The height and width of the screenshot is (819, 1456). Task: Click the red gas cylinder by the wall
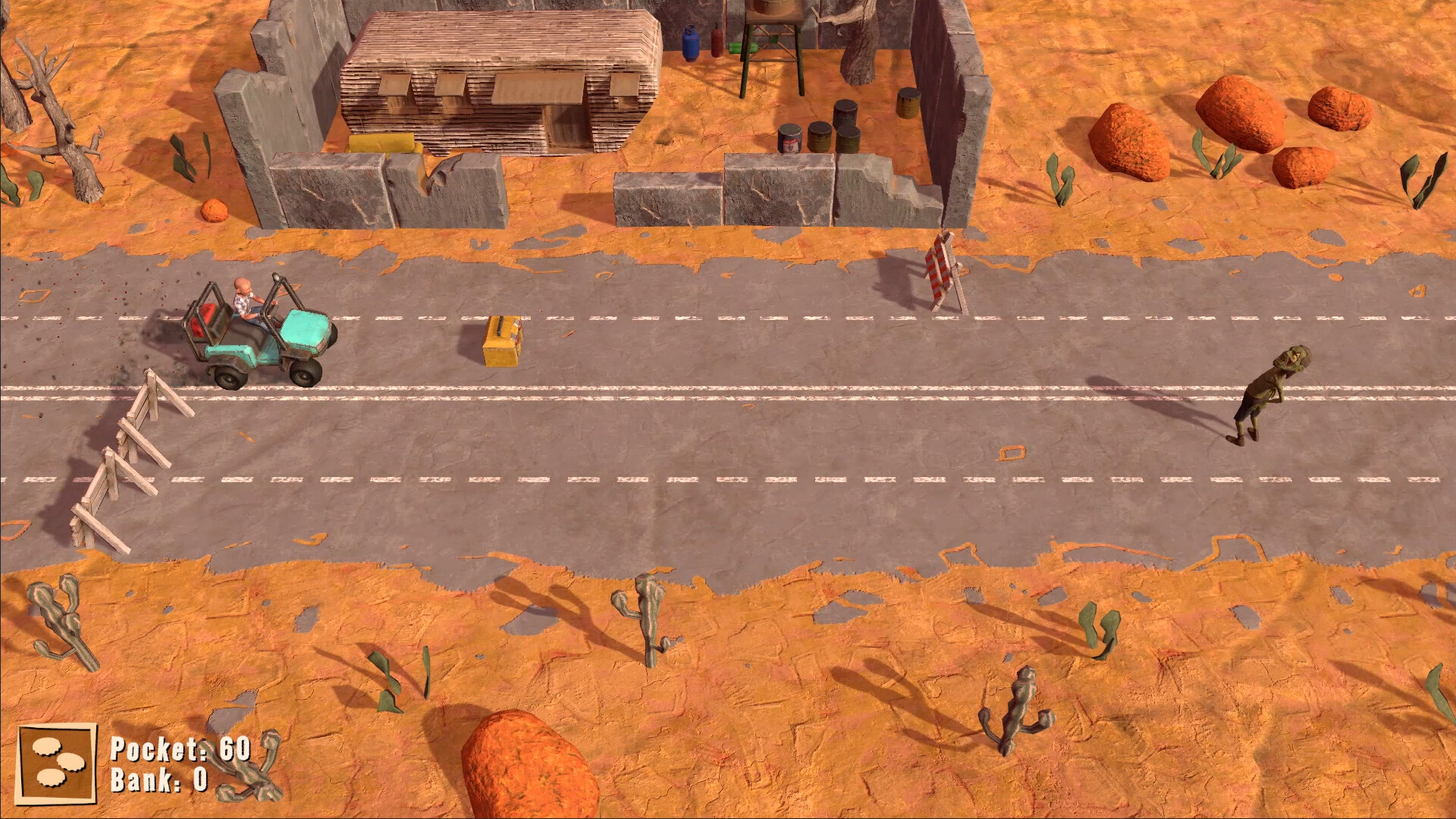click(716, 42)
